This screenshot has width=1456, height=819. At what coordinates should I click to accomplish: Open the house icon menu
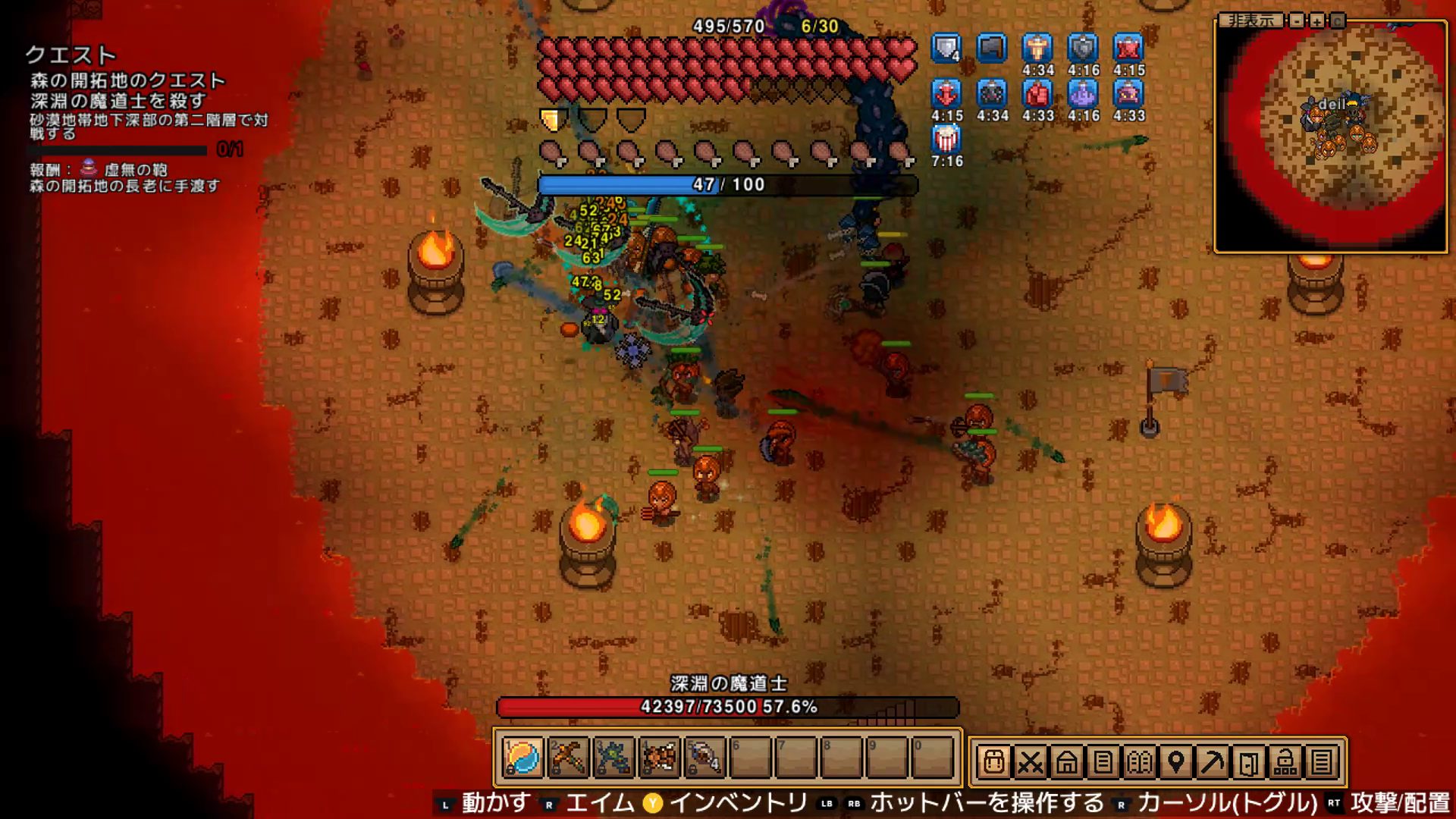click(1066, 761)
